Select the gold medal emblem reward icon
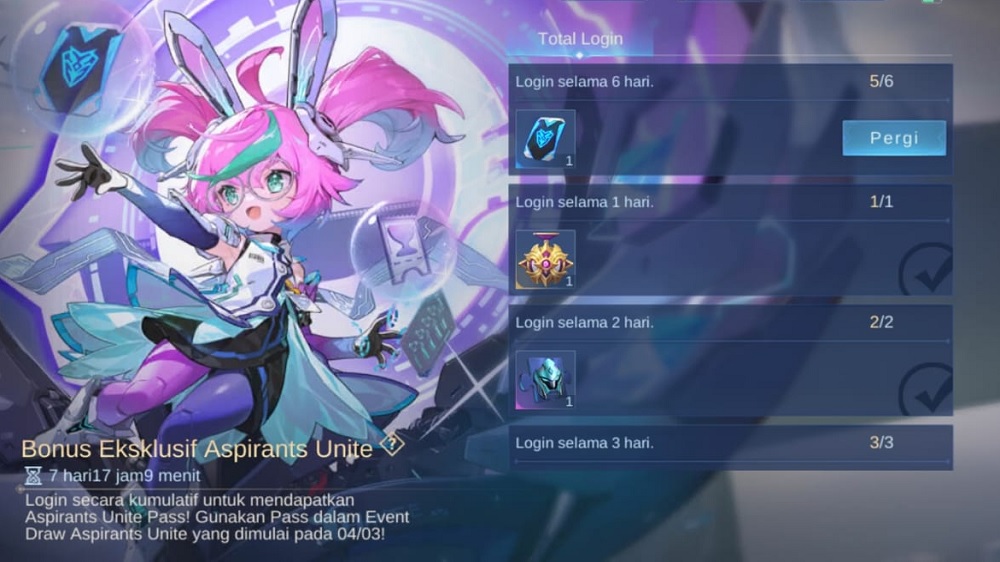 (545, 260)
